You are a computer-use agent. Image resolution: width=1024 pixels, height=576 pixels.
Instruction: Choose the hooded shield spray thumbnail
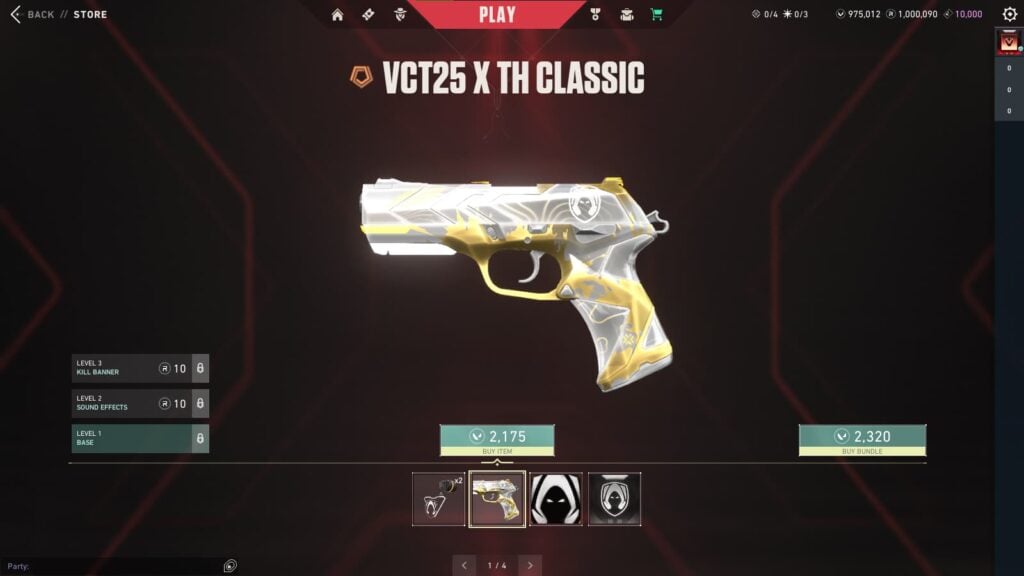(x=614, y=499)
